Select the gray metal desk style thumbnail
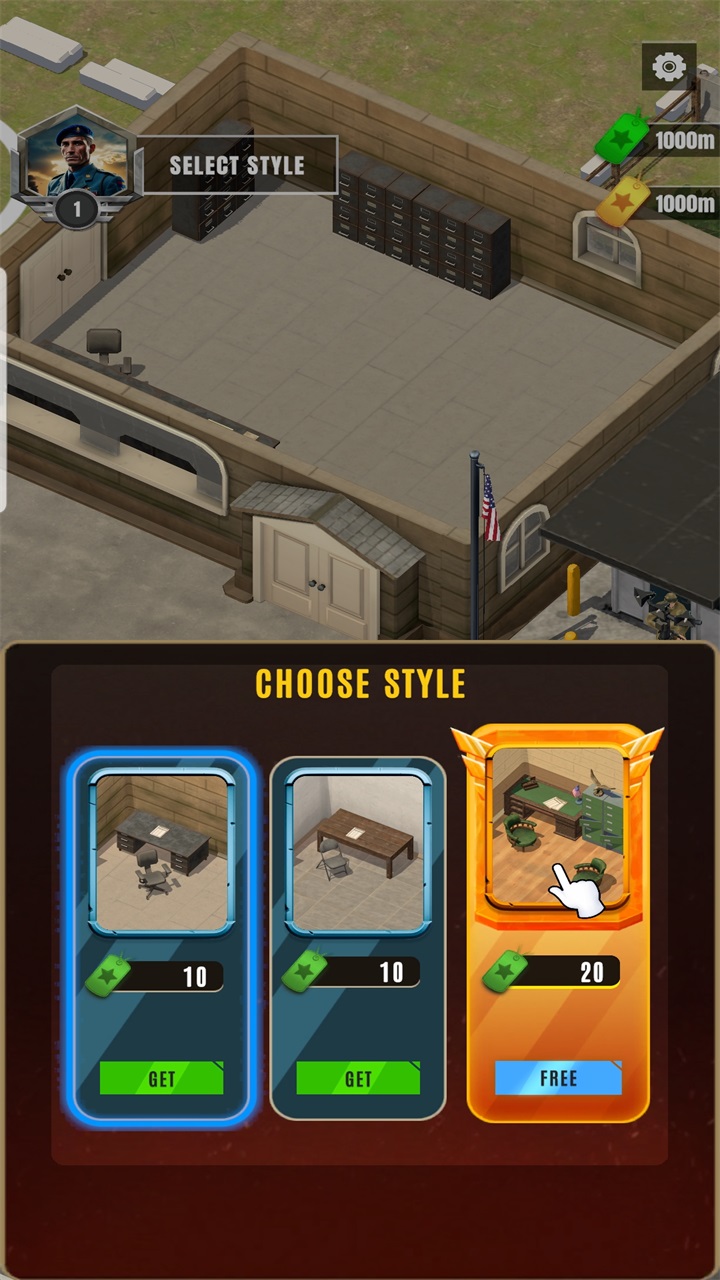This screenshot has height=1280, width=720. point(162,851)
